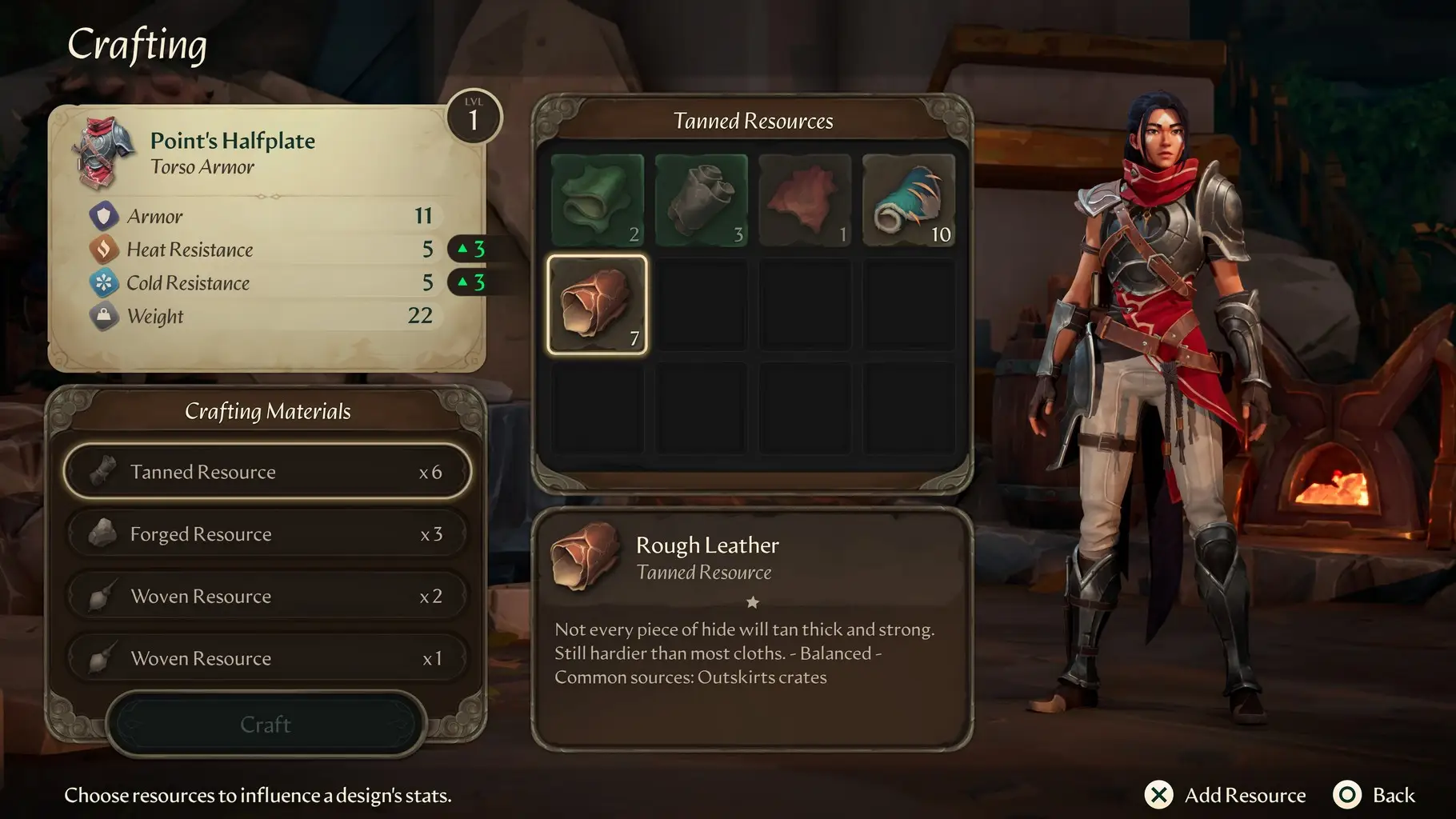Select the gray leather resource slot

click(x=701, y=200)
